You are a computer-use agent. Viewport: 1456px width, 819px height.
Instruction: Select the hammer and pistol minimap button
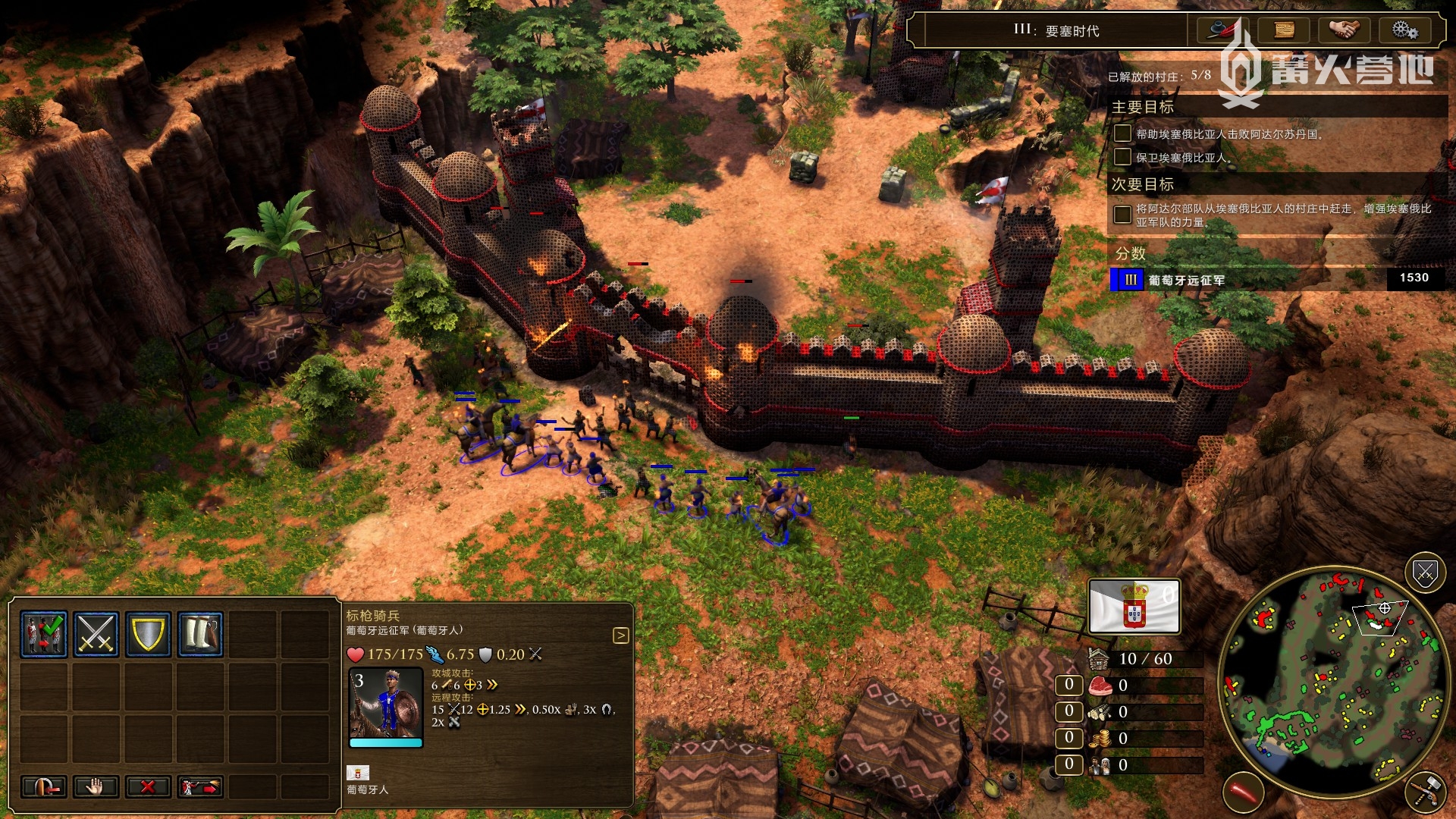(1425, 792)
